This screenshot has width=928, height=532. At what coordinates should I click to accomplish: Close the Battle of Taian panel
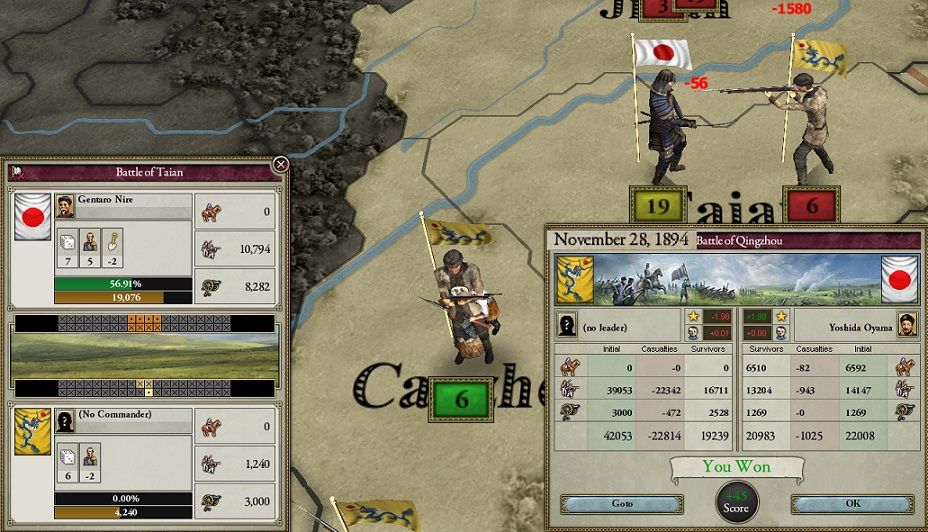[281, 164]
